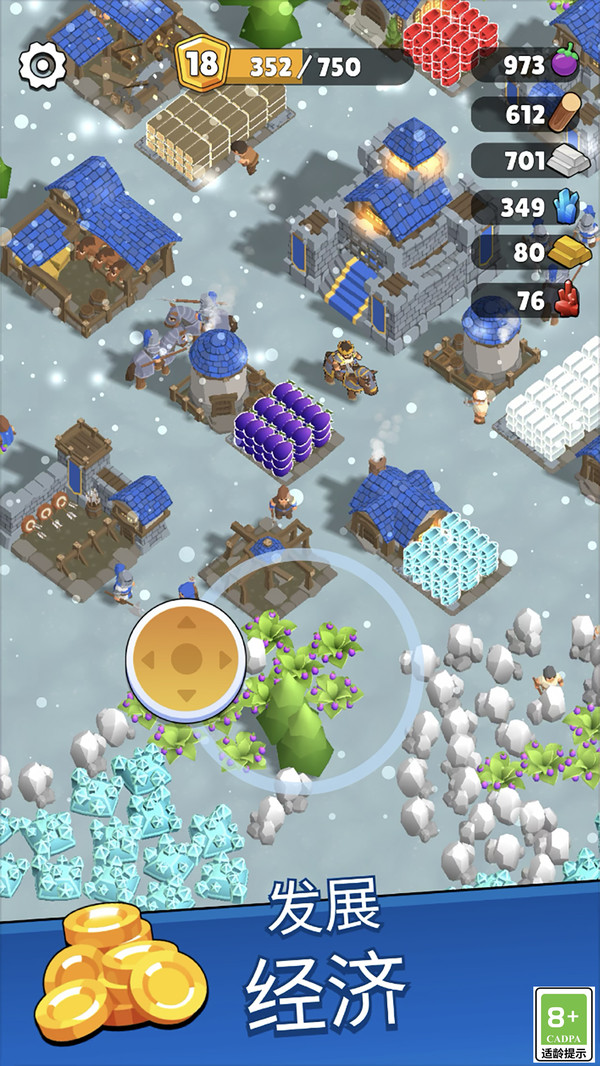Tap the virtual joystick pad
Screen dimensions: 600x1066
[186, 658]
